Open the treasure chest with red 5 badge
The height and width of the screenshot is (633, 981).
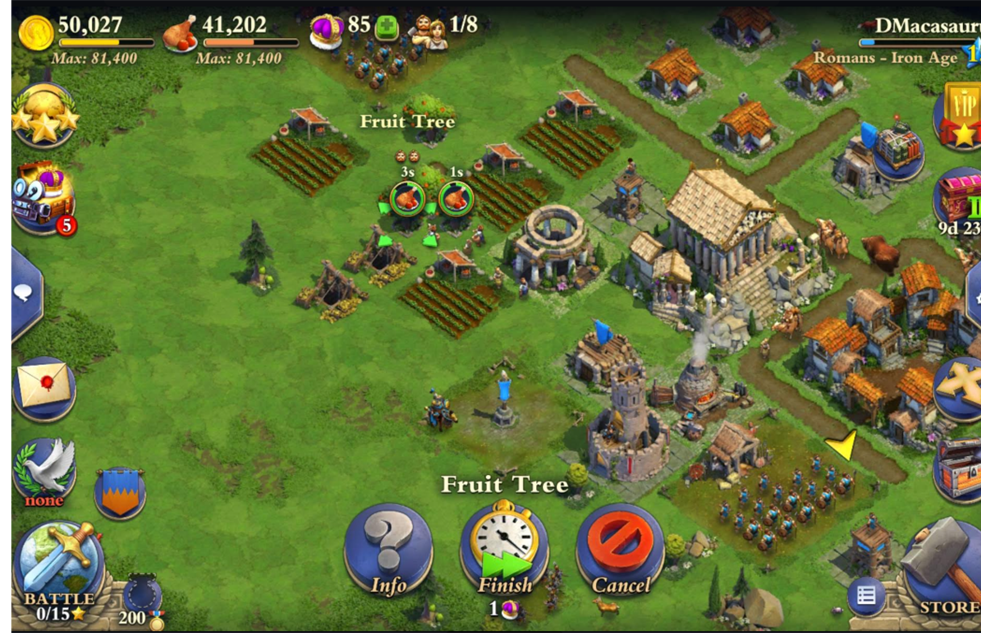pos(43,198)
